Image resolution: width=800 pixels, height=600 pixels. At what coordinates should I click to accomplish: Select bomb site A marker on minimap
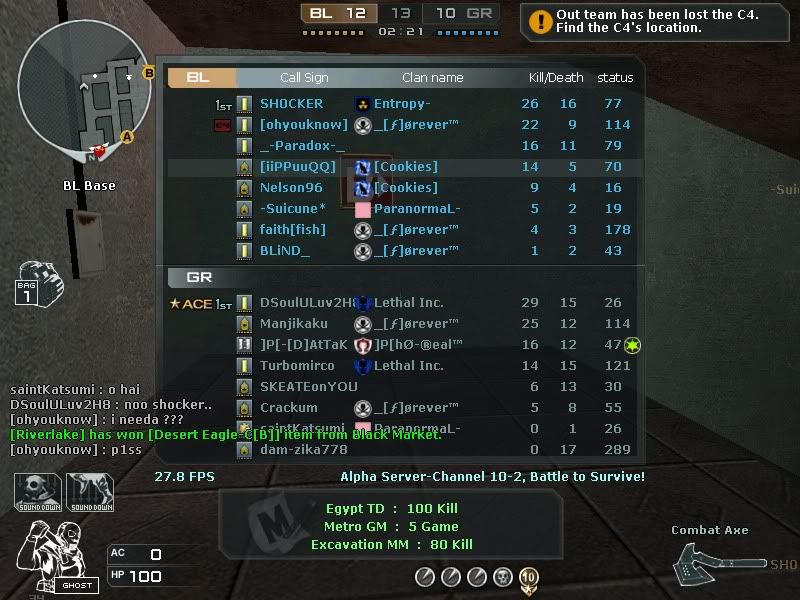[127, 137]
